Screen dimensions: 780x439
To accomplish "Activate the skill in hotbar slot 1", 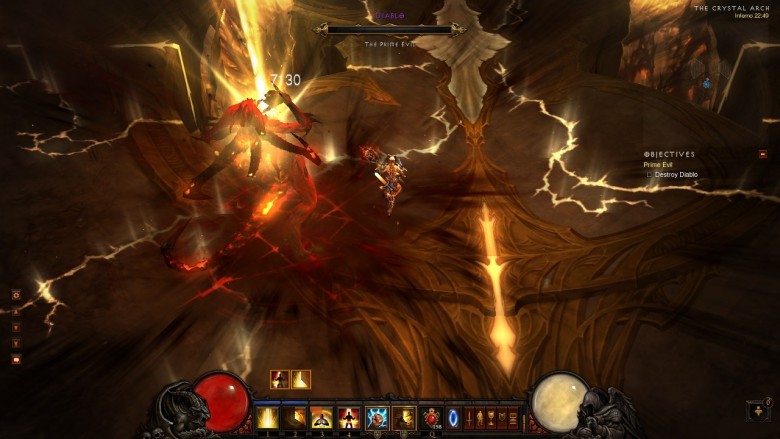I will tap(268, 417).
